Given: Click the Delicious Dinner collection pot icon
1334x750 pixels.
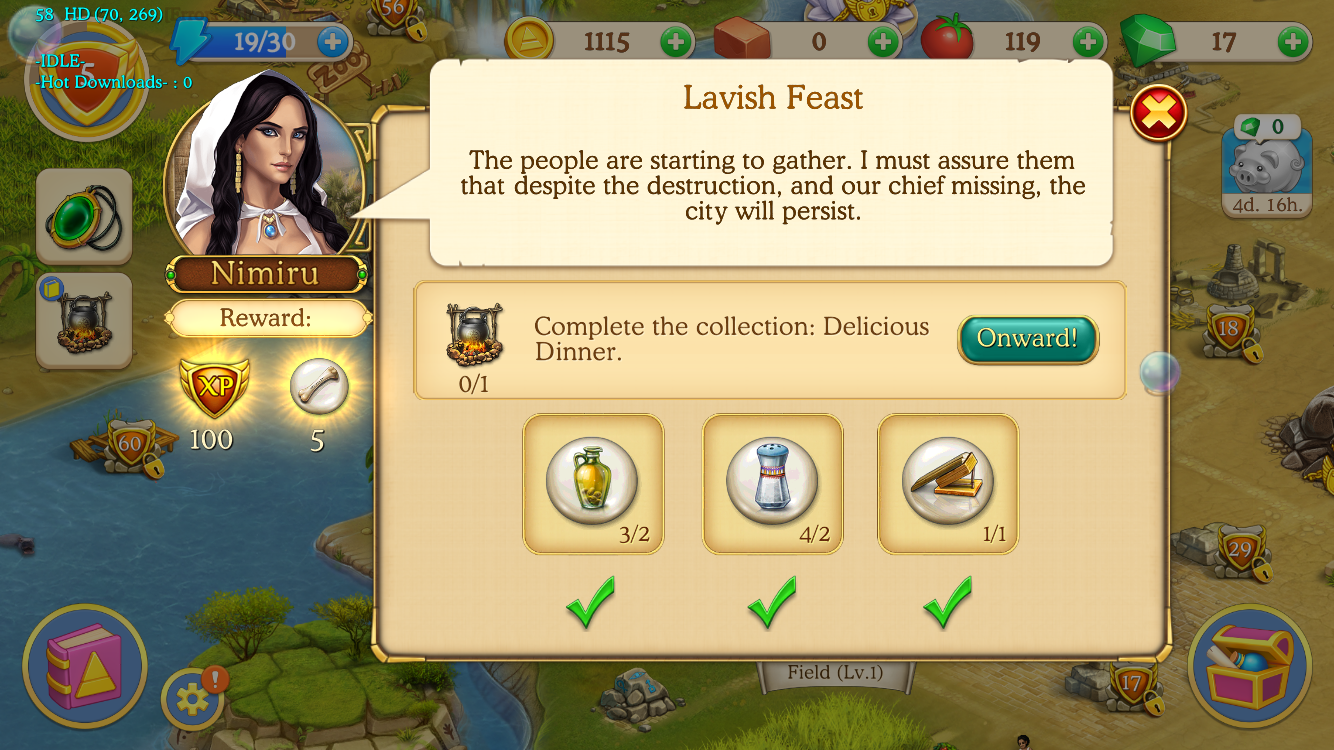Looking at the screenshot, I should pyautogui.click(x=474, y=335).
